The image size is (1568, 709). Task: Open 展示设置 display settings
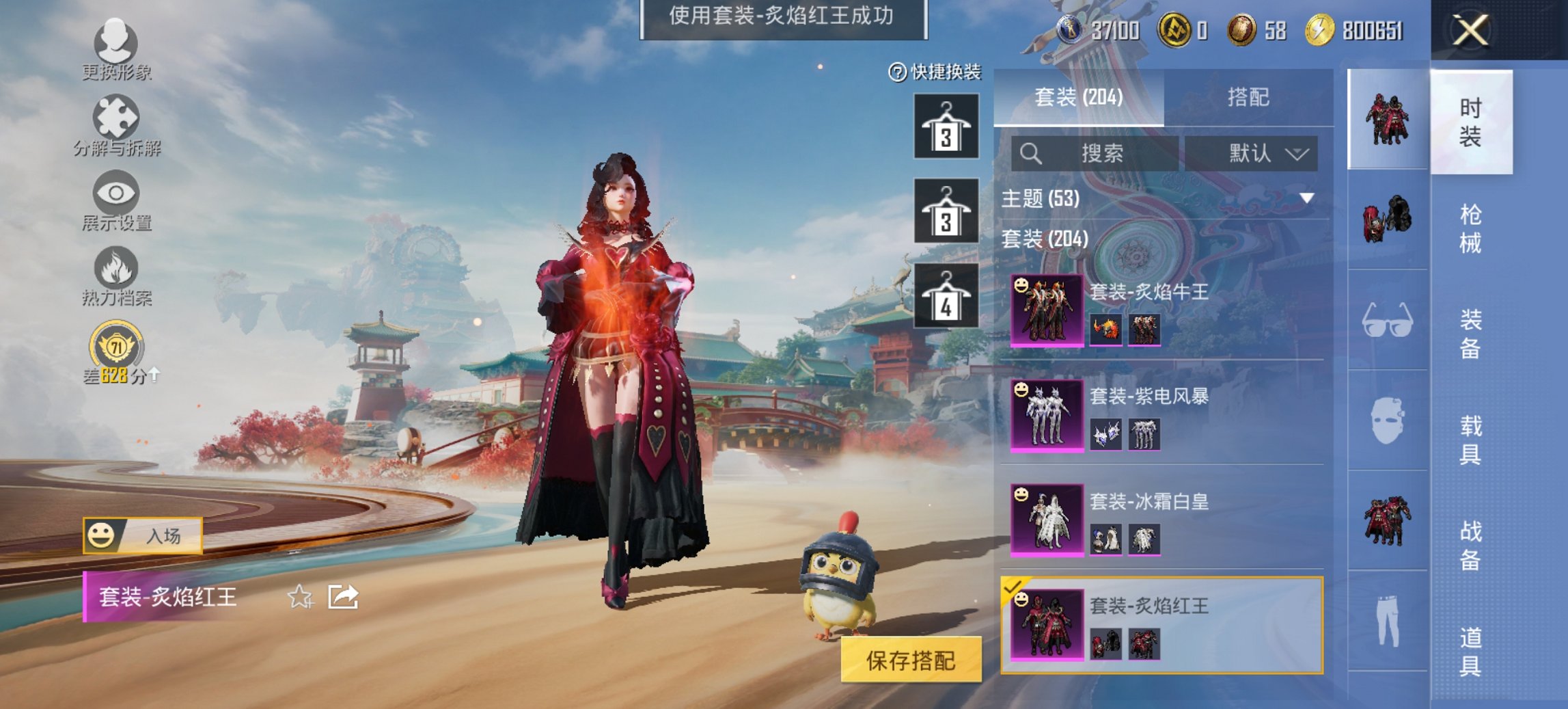[116, 200]
